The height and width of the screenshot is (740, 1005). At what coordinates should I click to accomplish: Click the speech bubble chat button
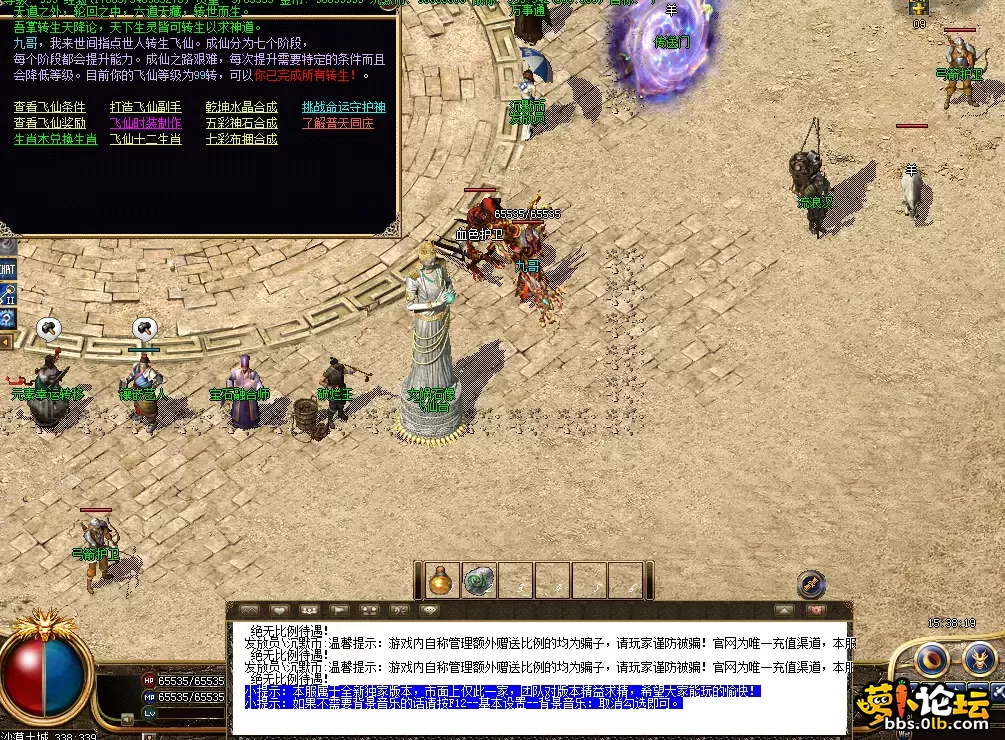430,609
